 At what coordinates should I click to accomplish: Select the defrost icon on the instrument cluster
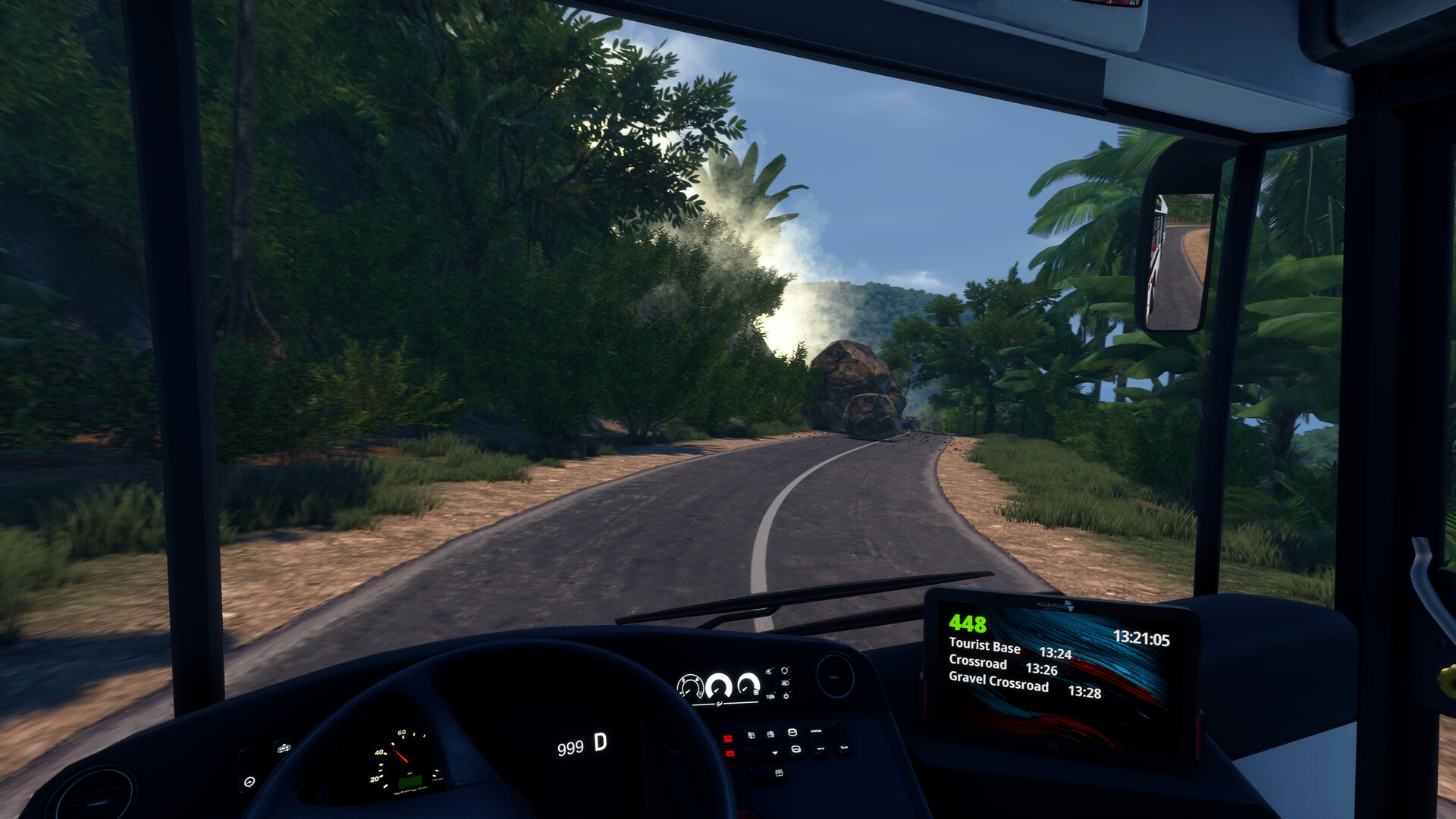tap(768, 671)
